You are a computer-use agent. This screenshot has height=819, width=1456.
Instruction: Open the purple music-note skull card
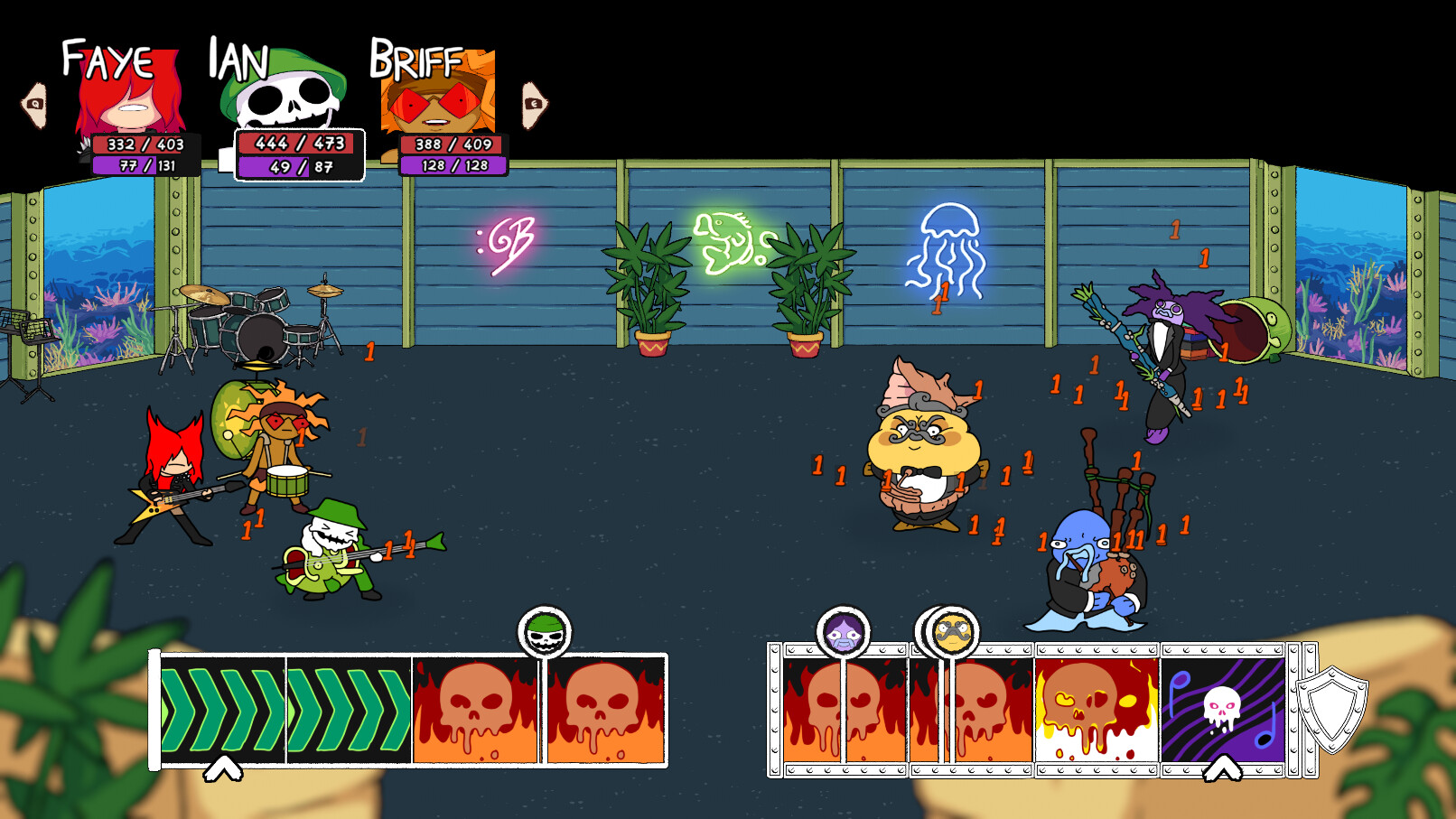coord(1224,709)
